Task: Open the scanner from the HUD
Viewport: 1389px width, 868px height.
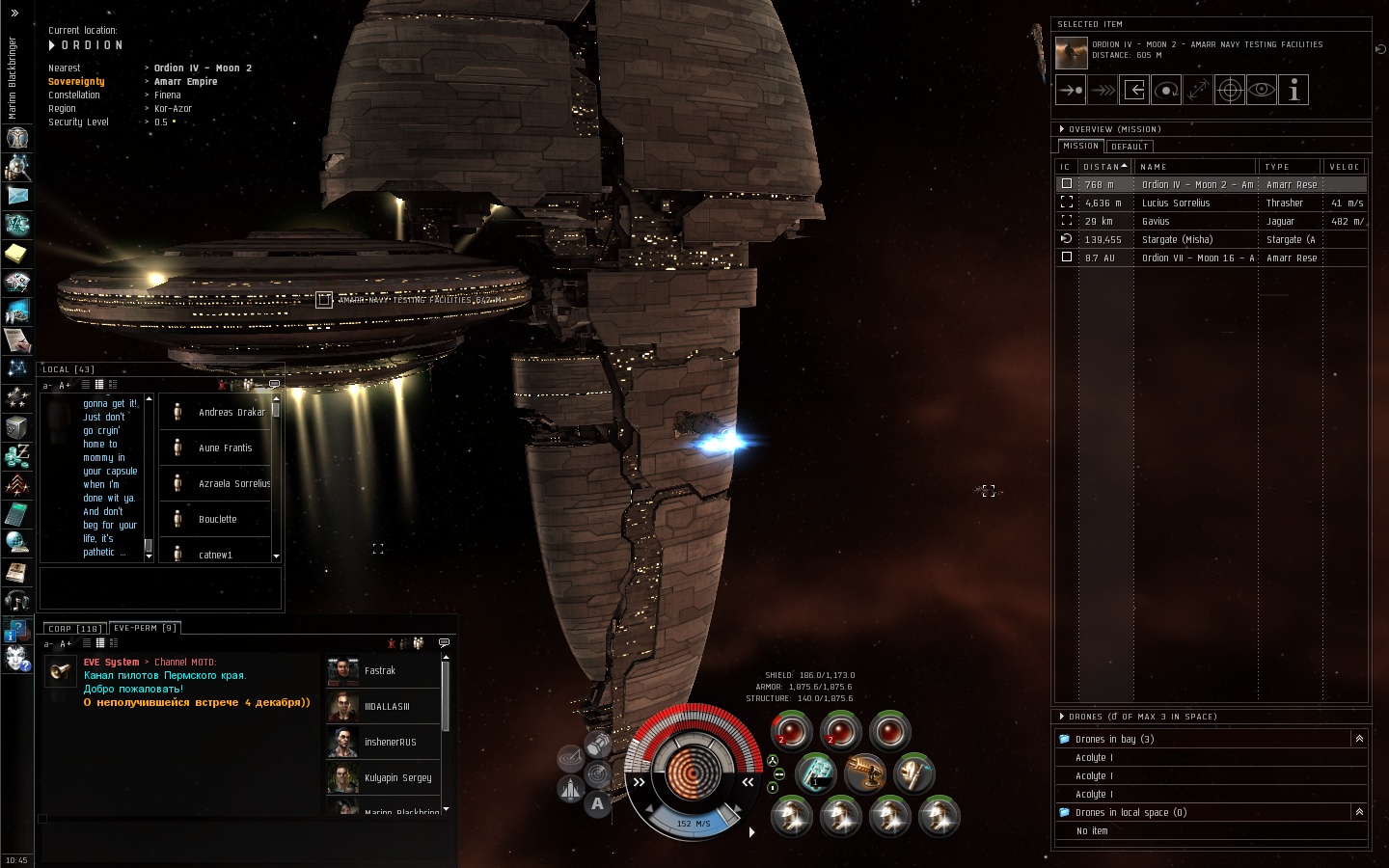Action: pyautogui.click(x=597, y=773)
